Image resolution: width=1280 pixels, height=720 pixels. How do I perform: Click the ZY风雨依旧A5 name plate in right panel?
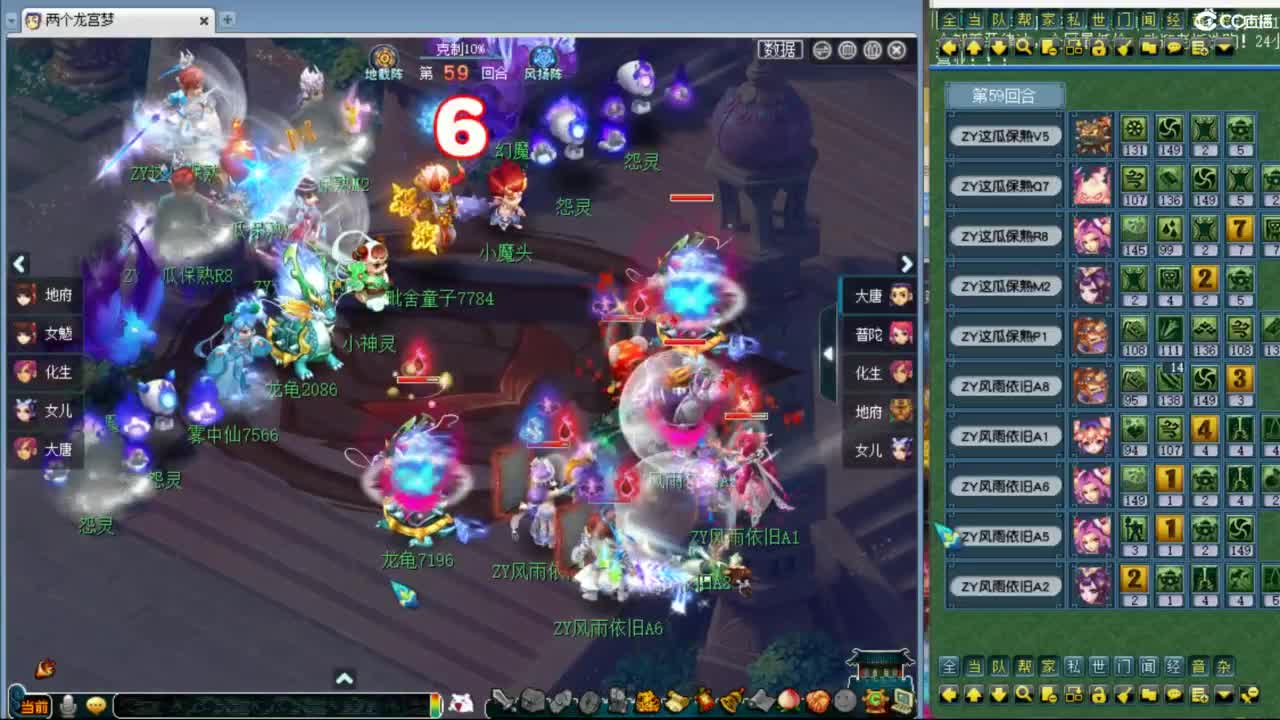pos(1004,536)
